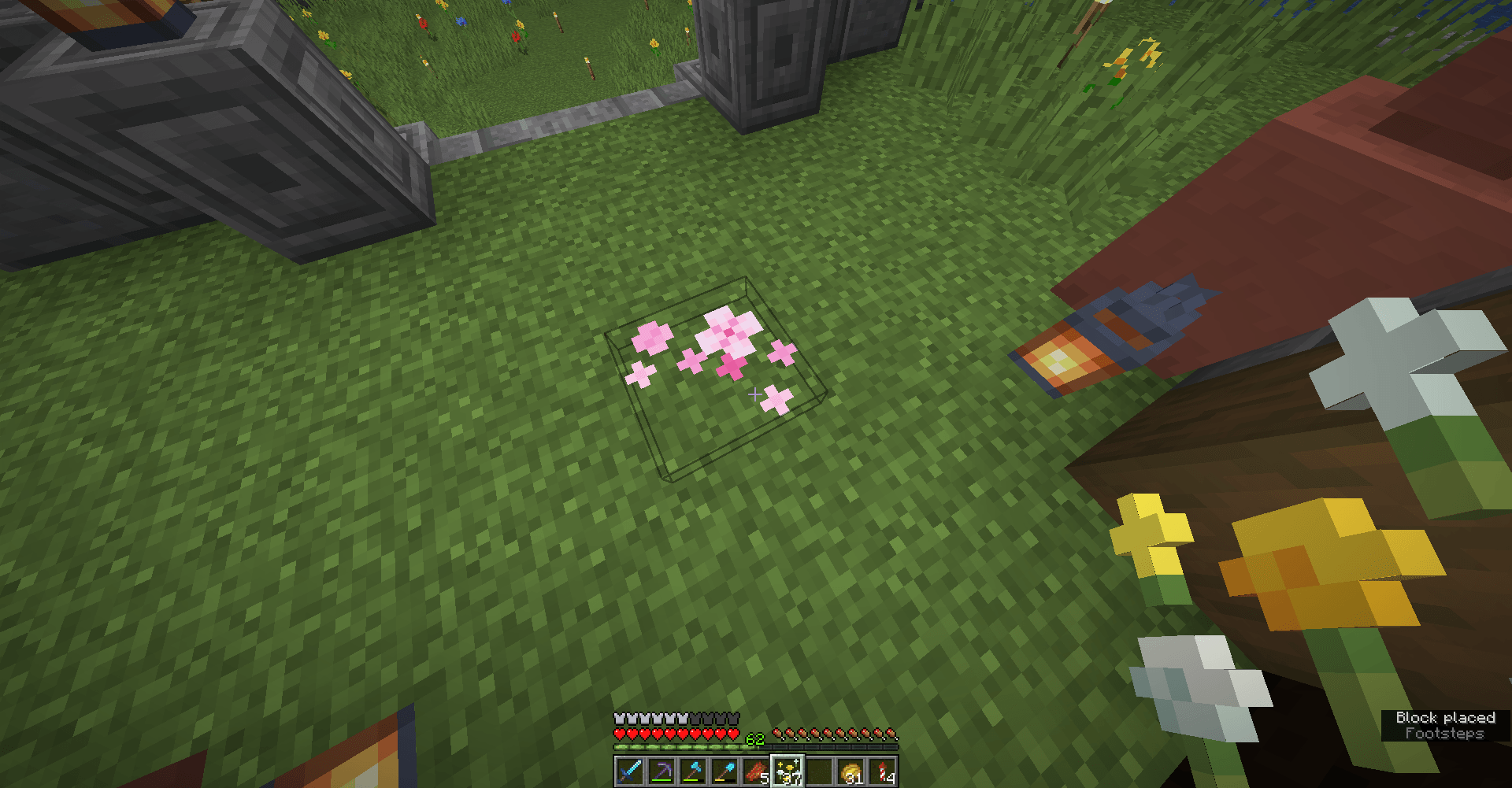Image resolution: width=1512 pixels, height=788 pixels.
Task: Click the crosshair at screen center
Action: 756,394
